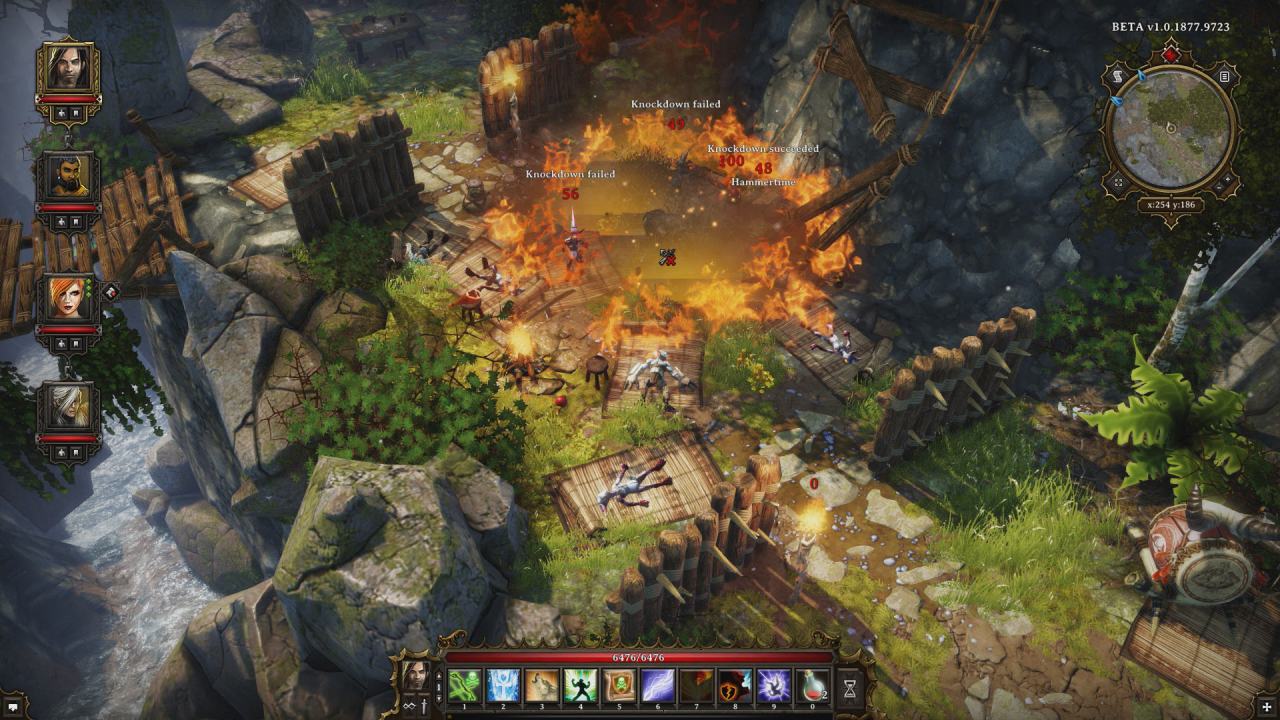Screen dimensions: 1280x720
Task: Collapse the hotbar with the down arrow
Action: 437,698
